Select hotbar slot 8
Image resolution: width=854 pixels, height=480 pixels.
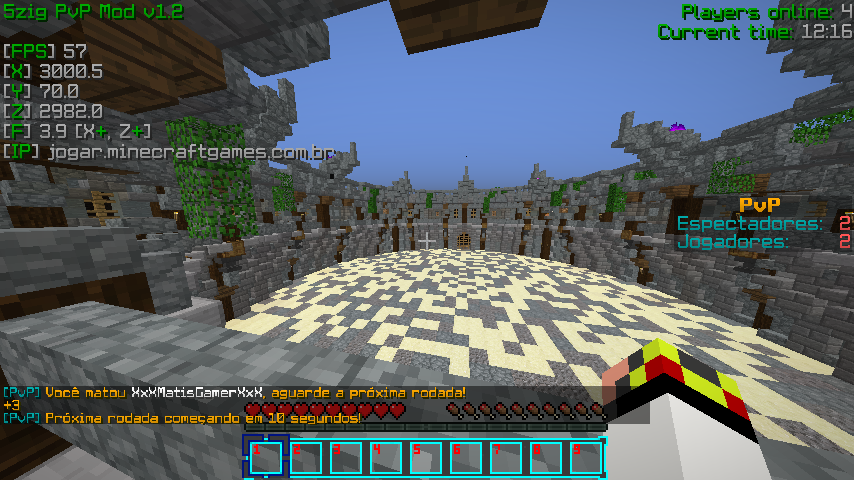tap(545, 457)
